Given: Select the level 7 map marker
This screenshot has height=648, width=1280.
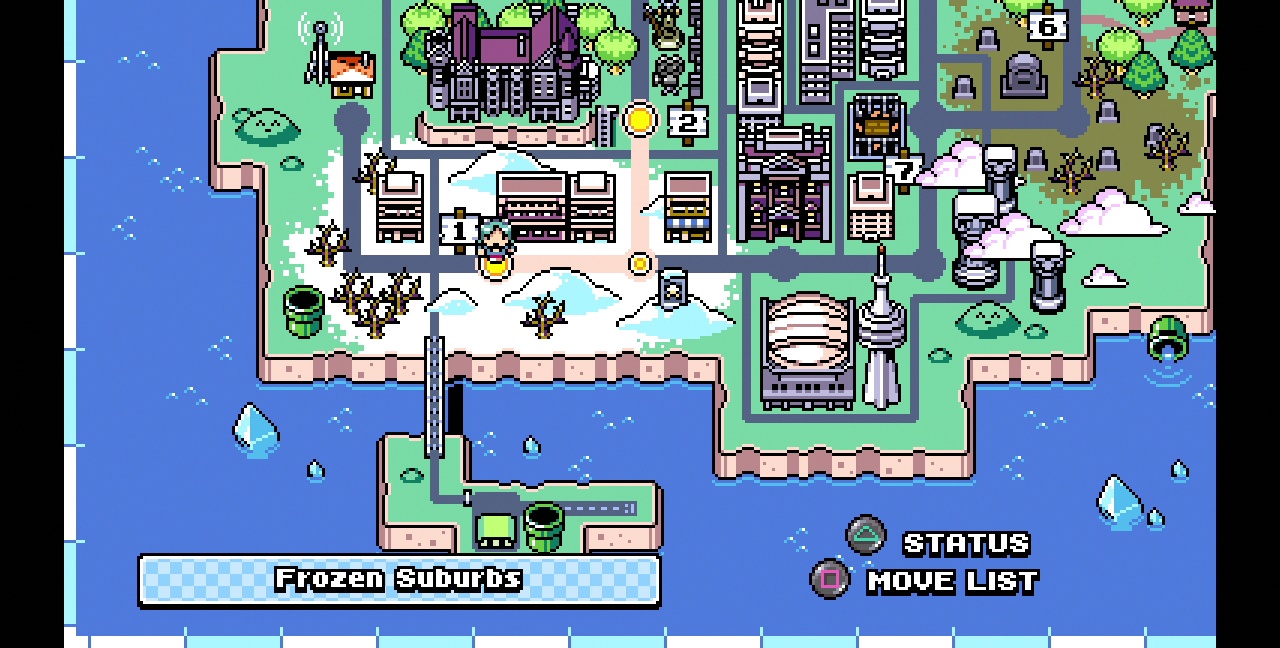Looking at the screenshot, I should tap(904, 171).
